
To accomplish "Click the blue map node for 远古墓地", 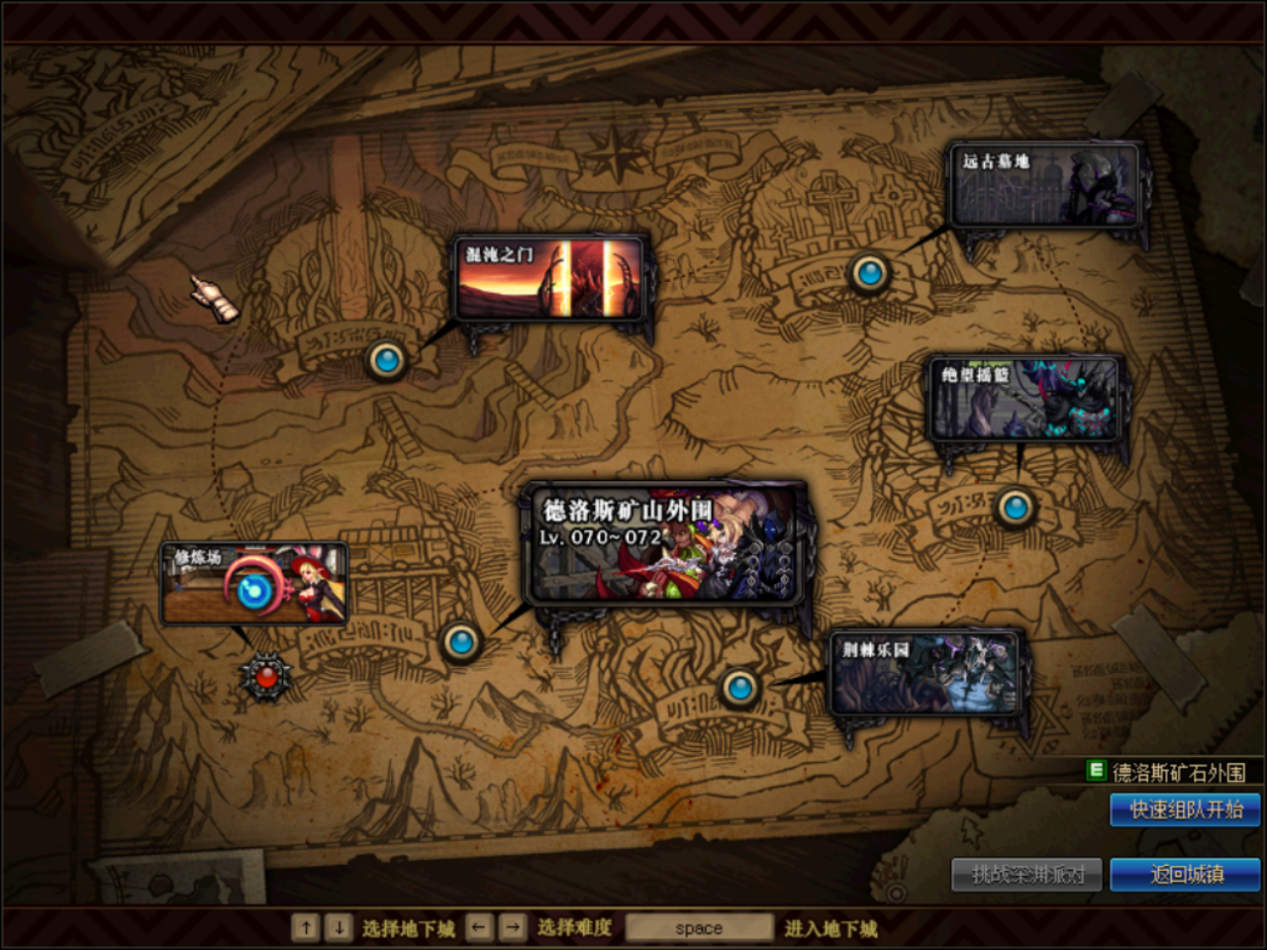I will [869, 272].
